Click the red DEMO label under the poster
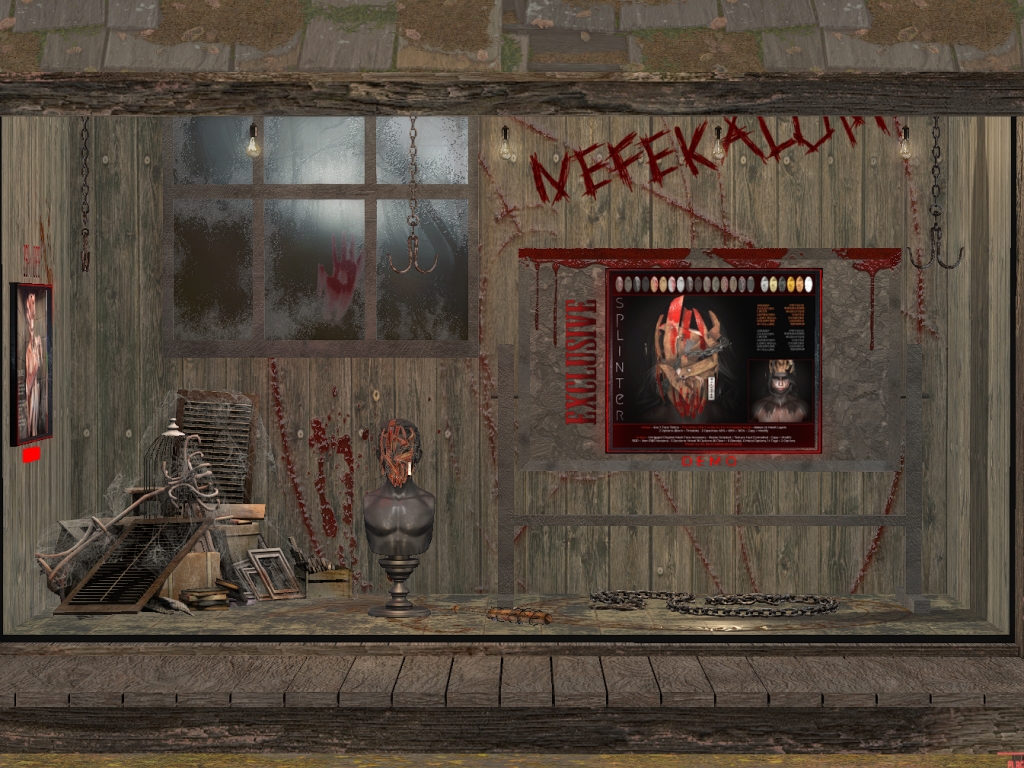 tap(709, 461)
